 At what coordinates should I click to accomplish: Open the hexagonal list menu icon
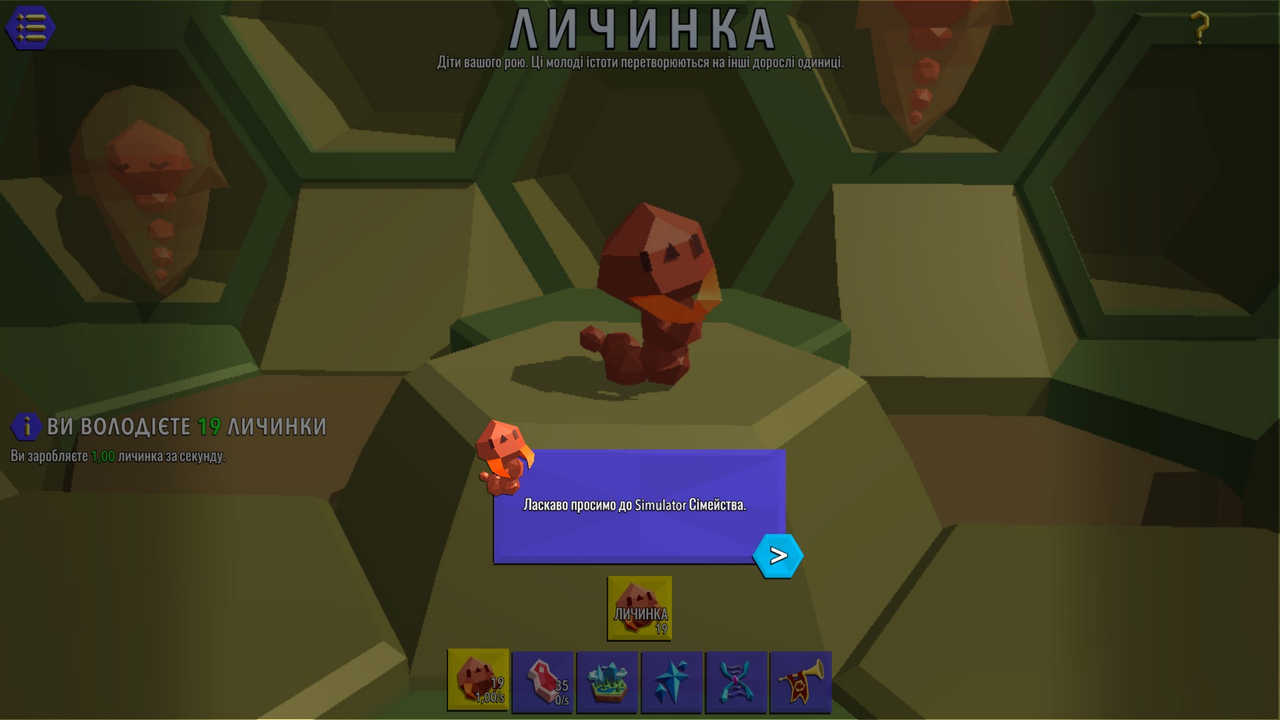(x=30, y=27)
